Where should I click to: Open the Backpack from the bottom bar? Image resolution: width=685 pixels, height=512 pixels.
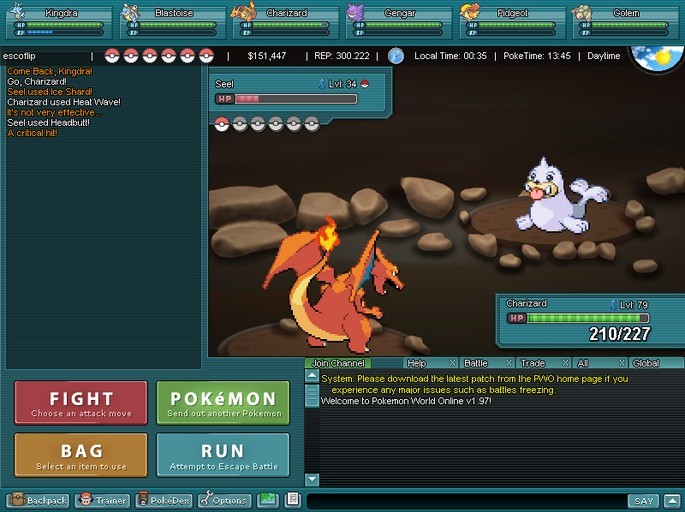[38, 500]
